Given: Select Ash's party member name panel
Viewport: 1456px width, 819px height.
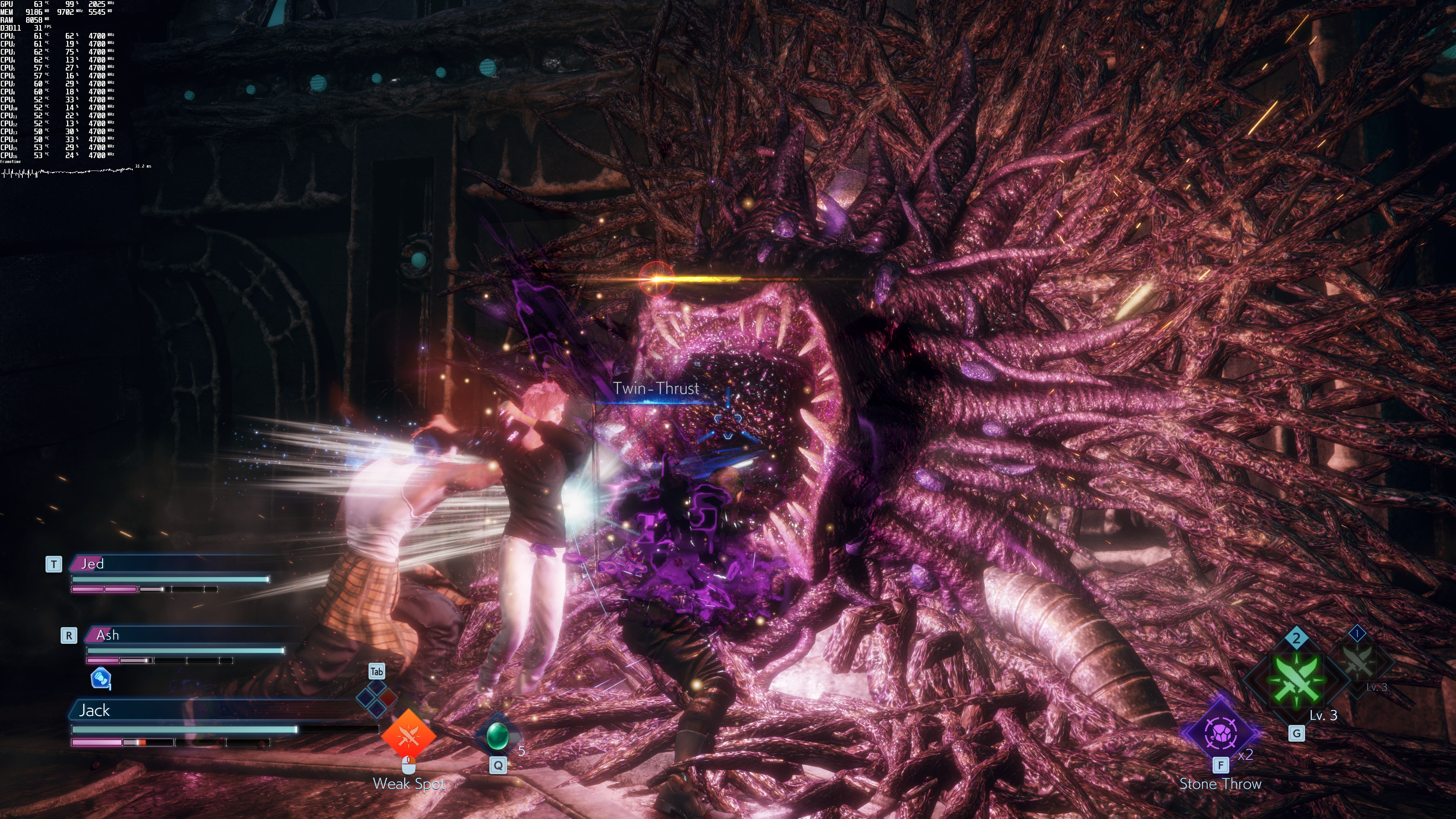Looking at the screenshot, I should pyautogui.click(x=187, y=635).
